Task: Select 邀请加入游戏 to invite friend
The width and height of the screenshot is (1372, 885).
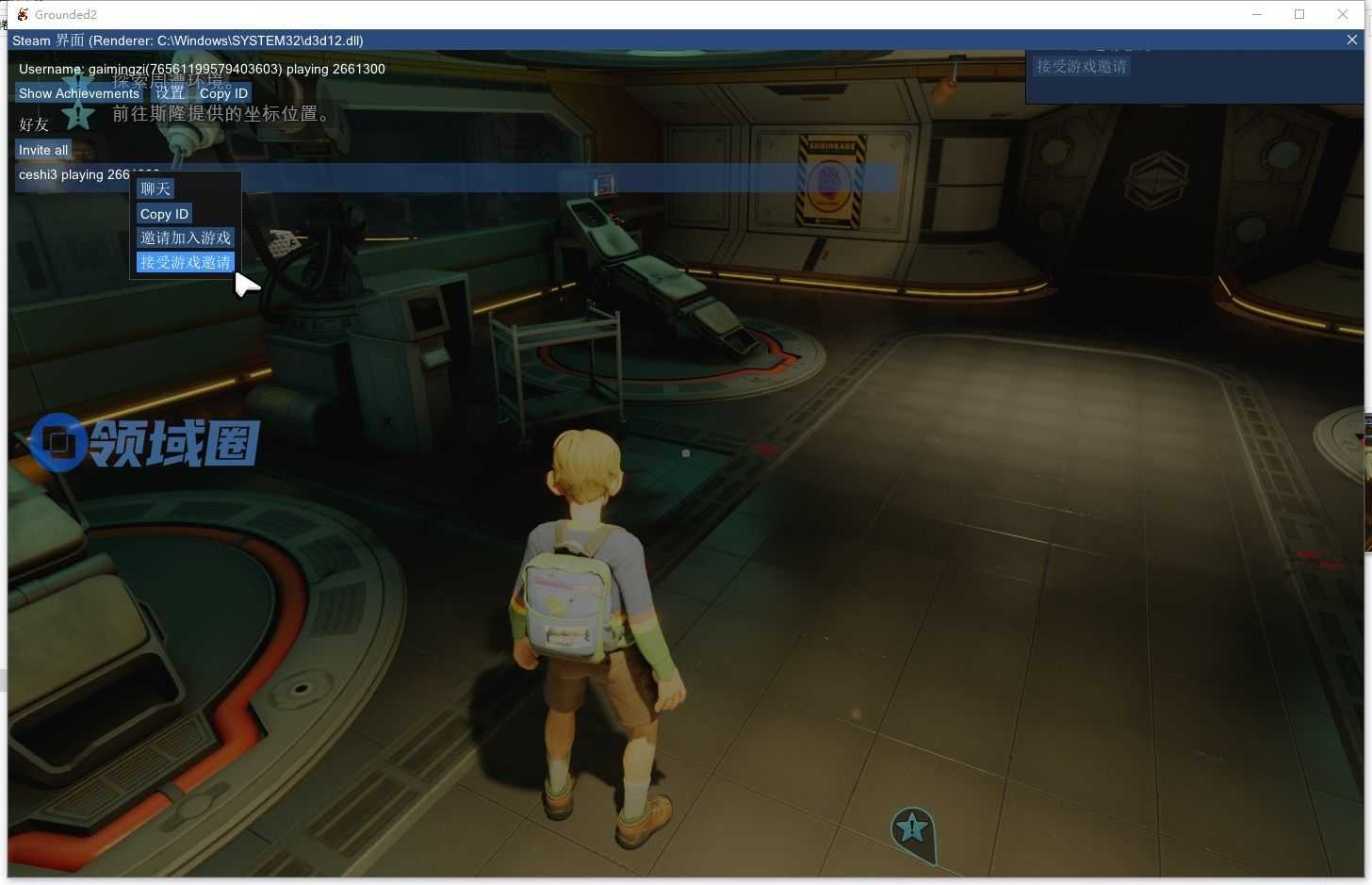Action: tap(186, 238)
